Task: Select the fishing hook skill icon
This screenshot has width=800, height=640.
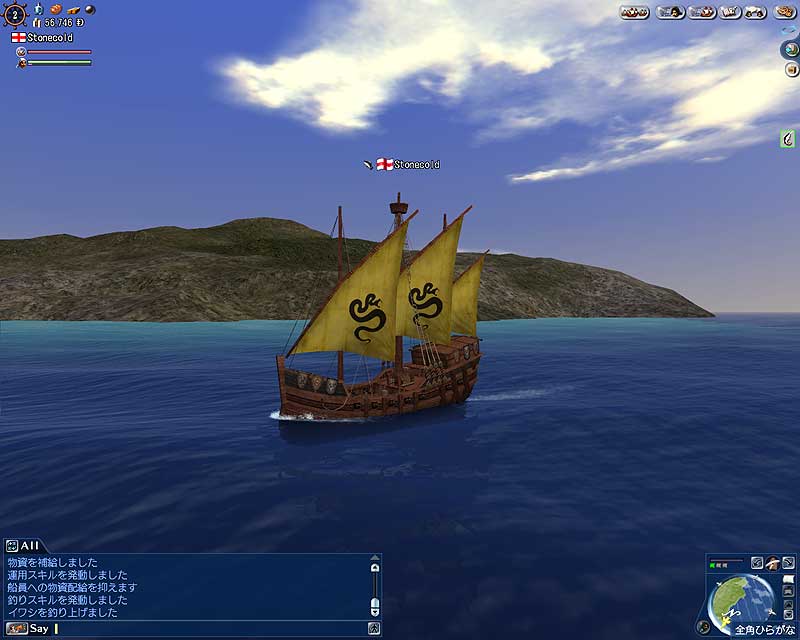Action: (788, 139)
